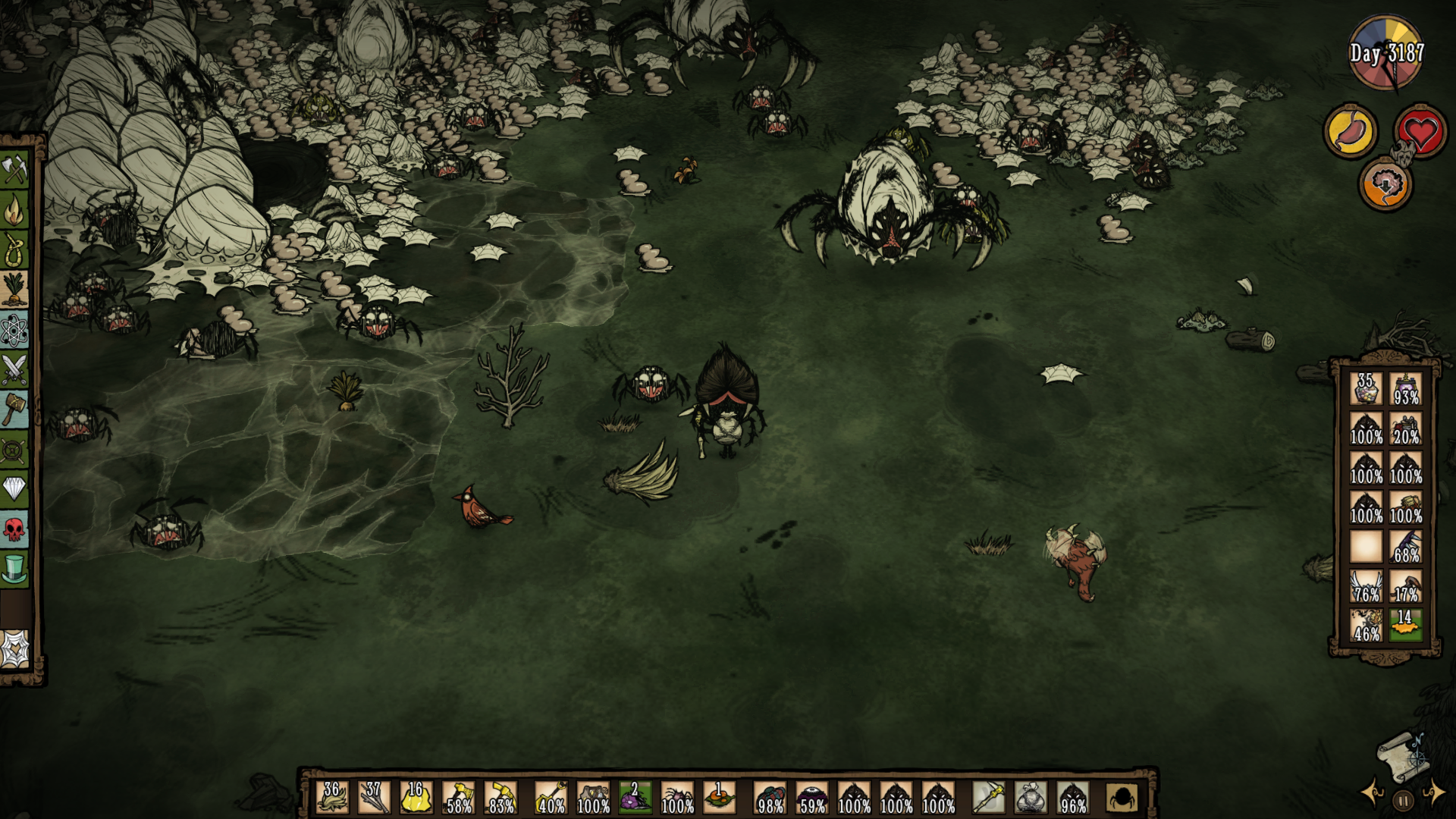Open the map scroll
This screenshot has width=1456, height=819.
(x=1400, y=755)
